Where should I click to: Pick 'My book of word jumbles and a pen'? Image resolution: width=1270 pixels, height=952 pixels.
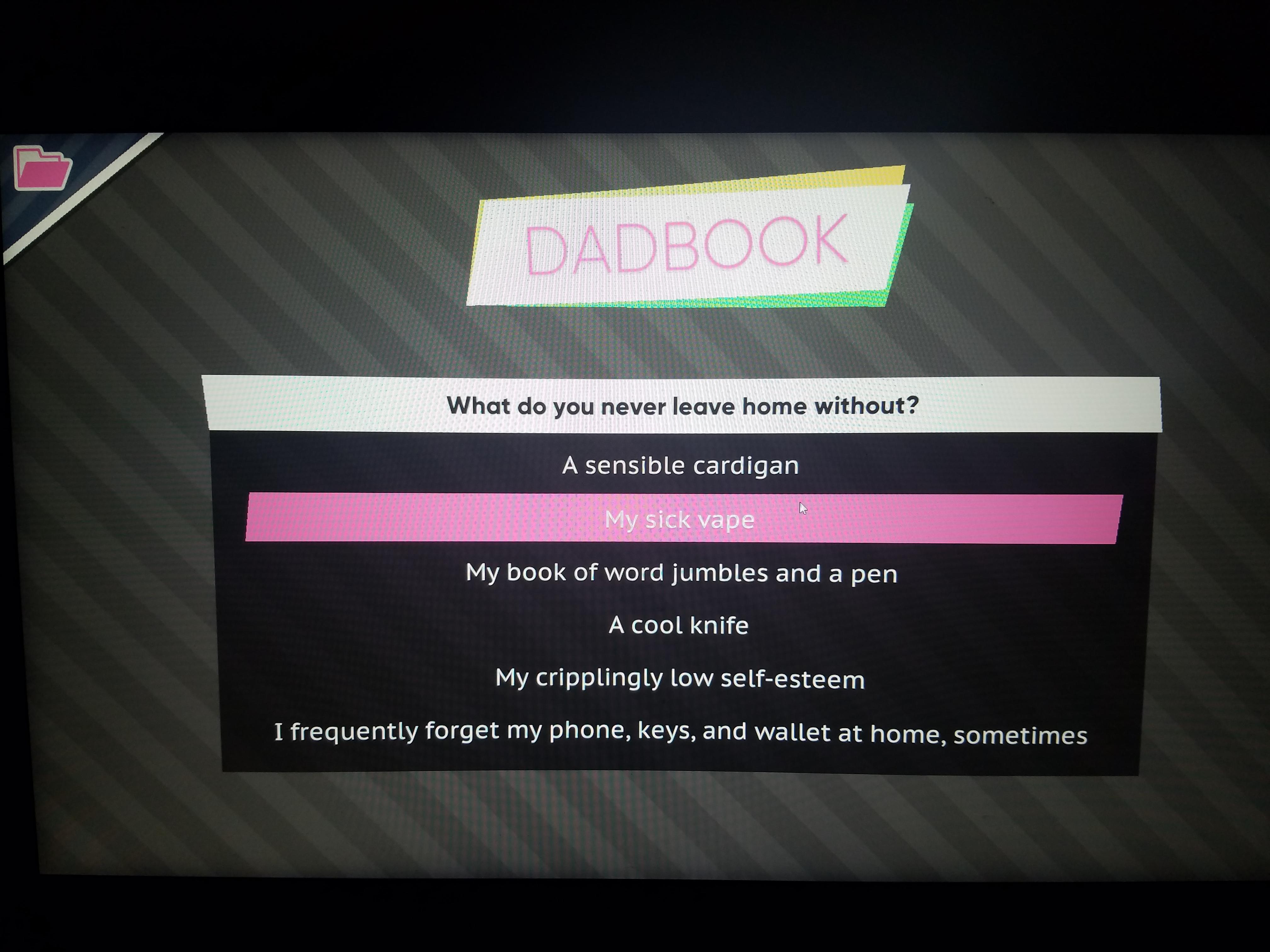(x=682, y=573)
